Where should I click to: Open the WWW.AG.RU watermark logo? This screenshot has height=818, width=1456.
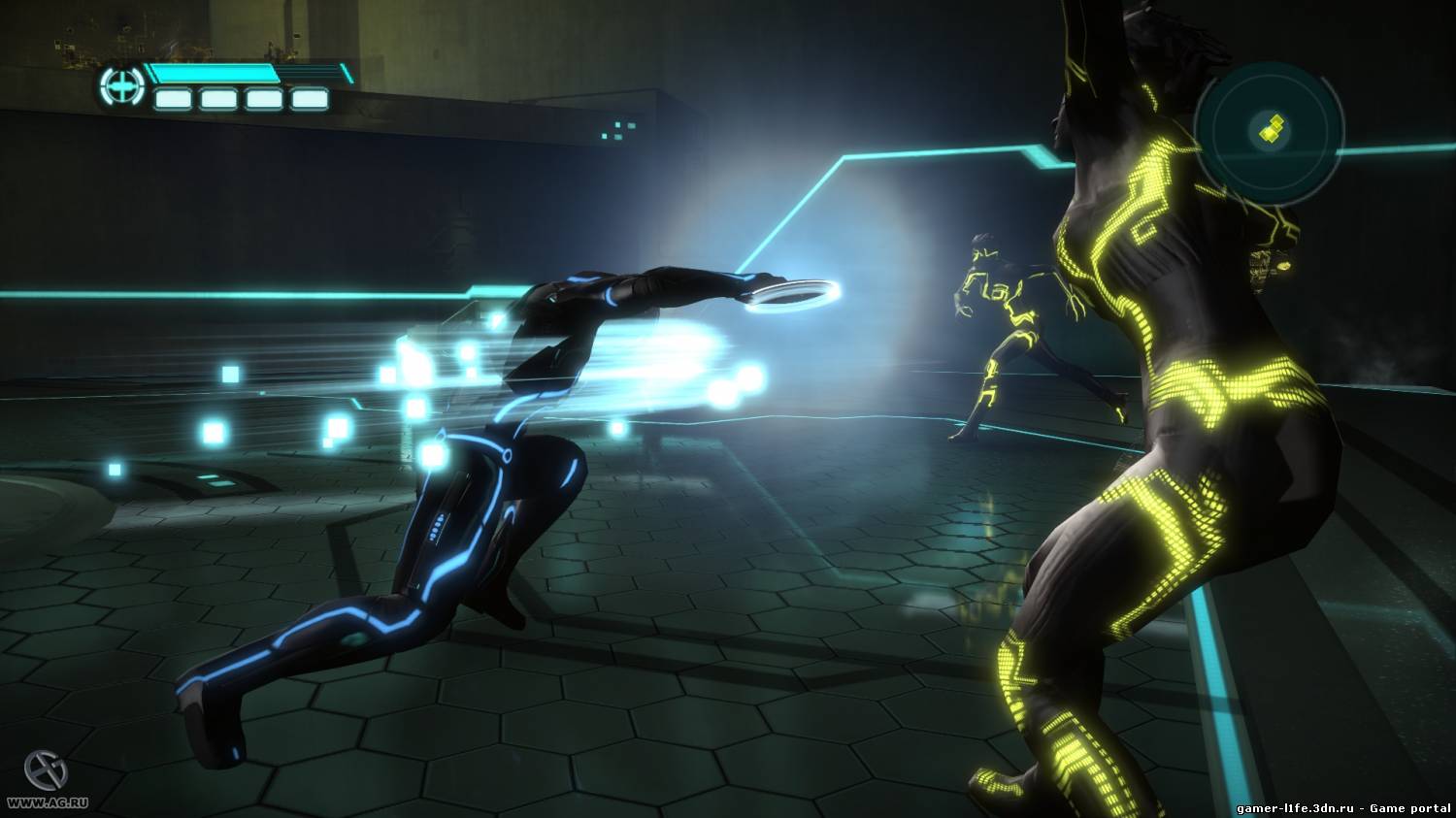(x=38, y=774)
